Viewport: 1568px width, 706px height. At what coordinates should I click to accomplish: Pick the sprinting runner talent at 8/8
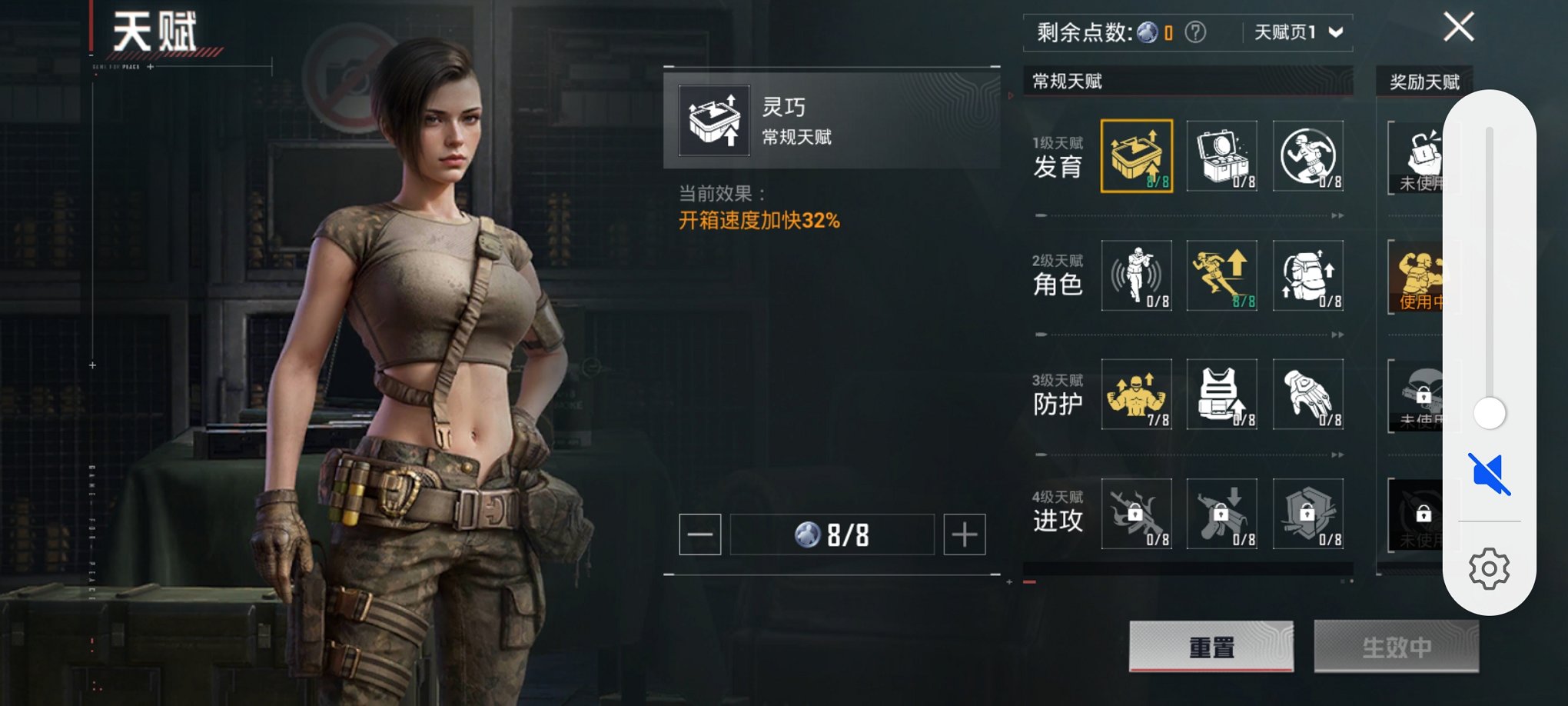[1222, 275]
